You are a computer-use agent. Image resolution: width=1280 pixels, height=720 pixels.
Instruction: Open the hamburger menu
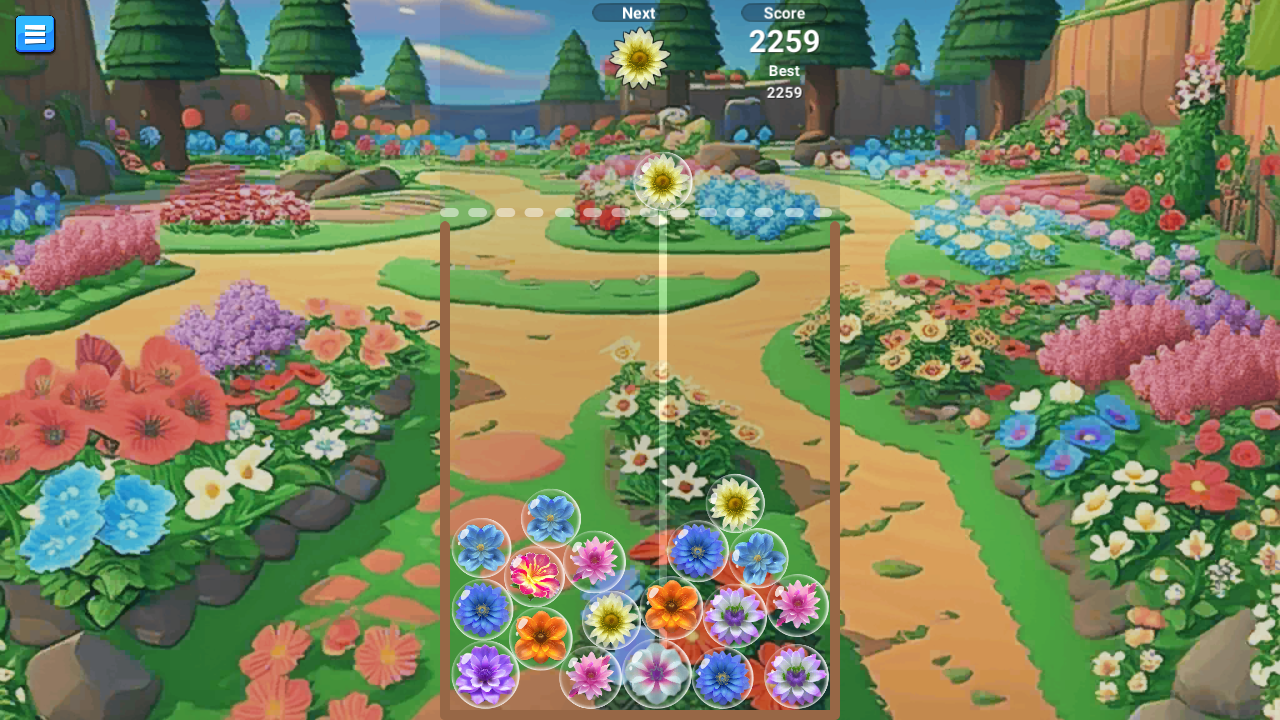[35, 33]
